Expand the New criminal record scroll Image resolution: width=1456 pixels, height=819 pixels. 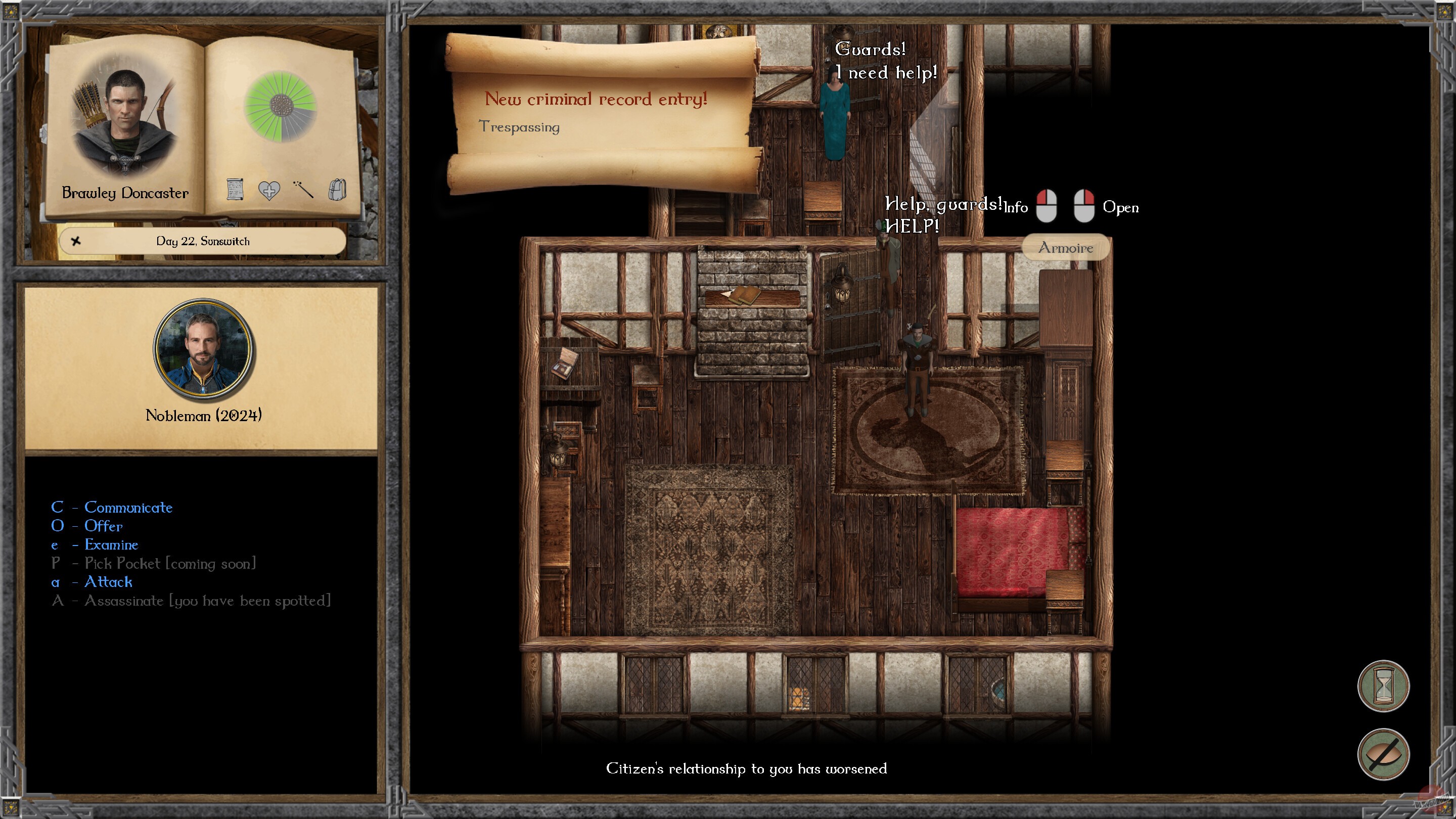597,99
